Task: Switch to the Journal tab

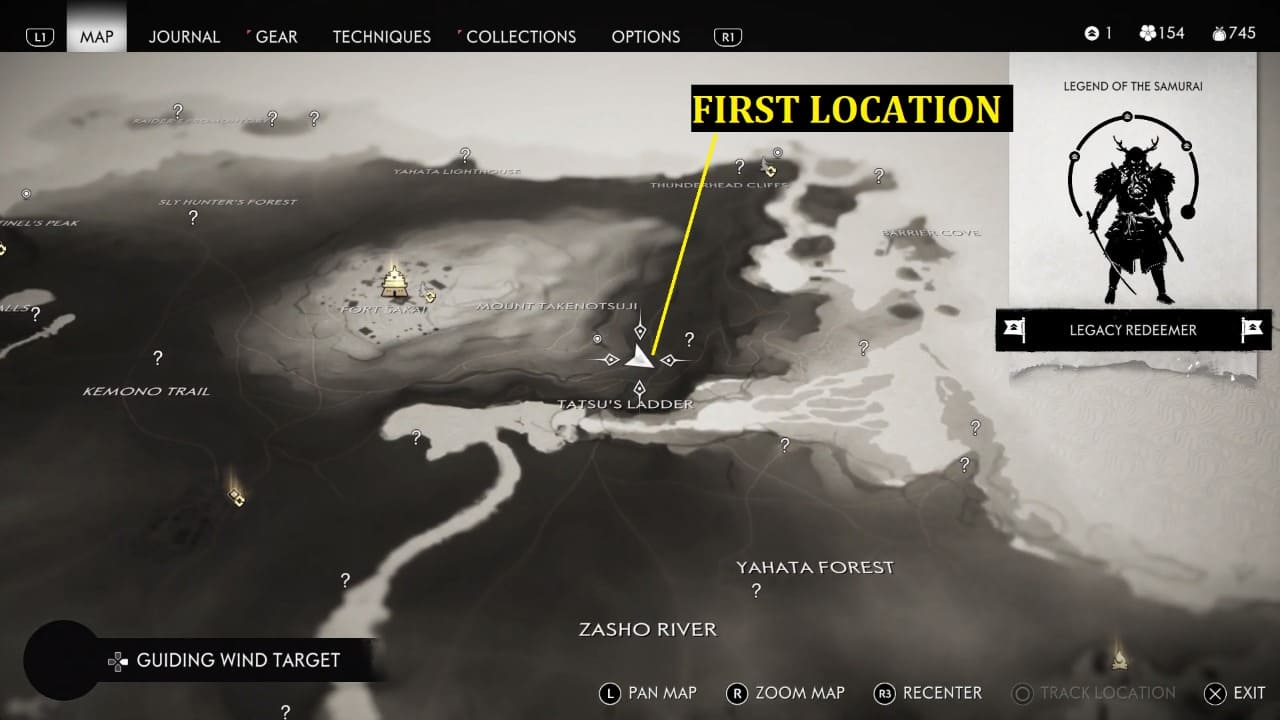Action: tap(184, 36)
